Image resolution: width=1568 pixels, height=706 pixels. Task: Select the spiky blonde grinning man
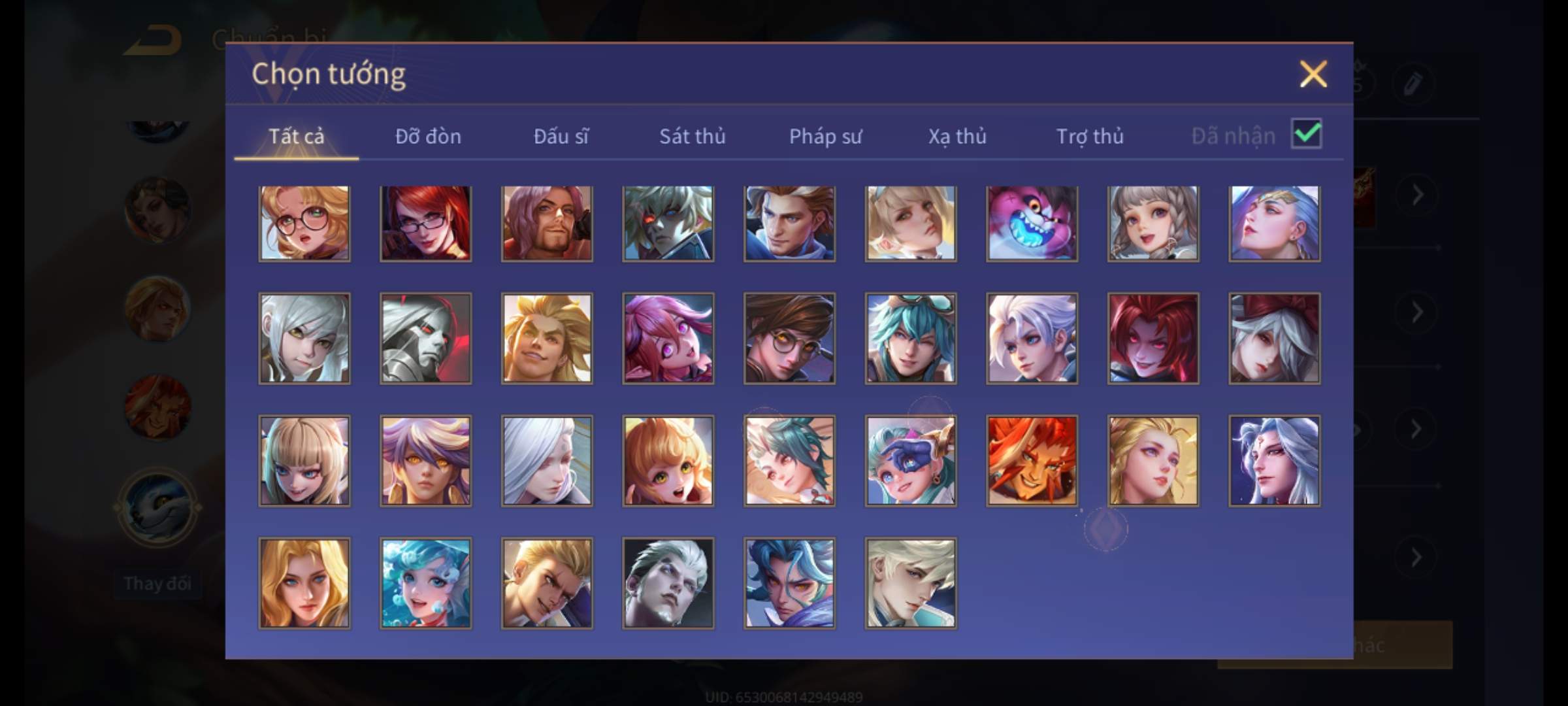[x=547, y=338]
